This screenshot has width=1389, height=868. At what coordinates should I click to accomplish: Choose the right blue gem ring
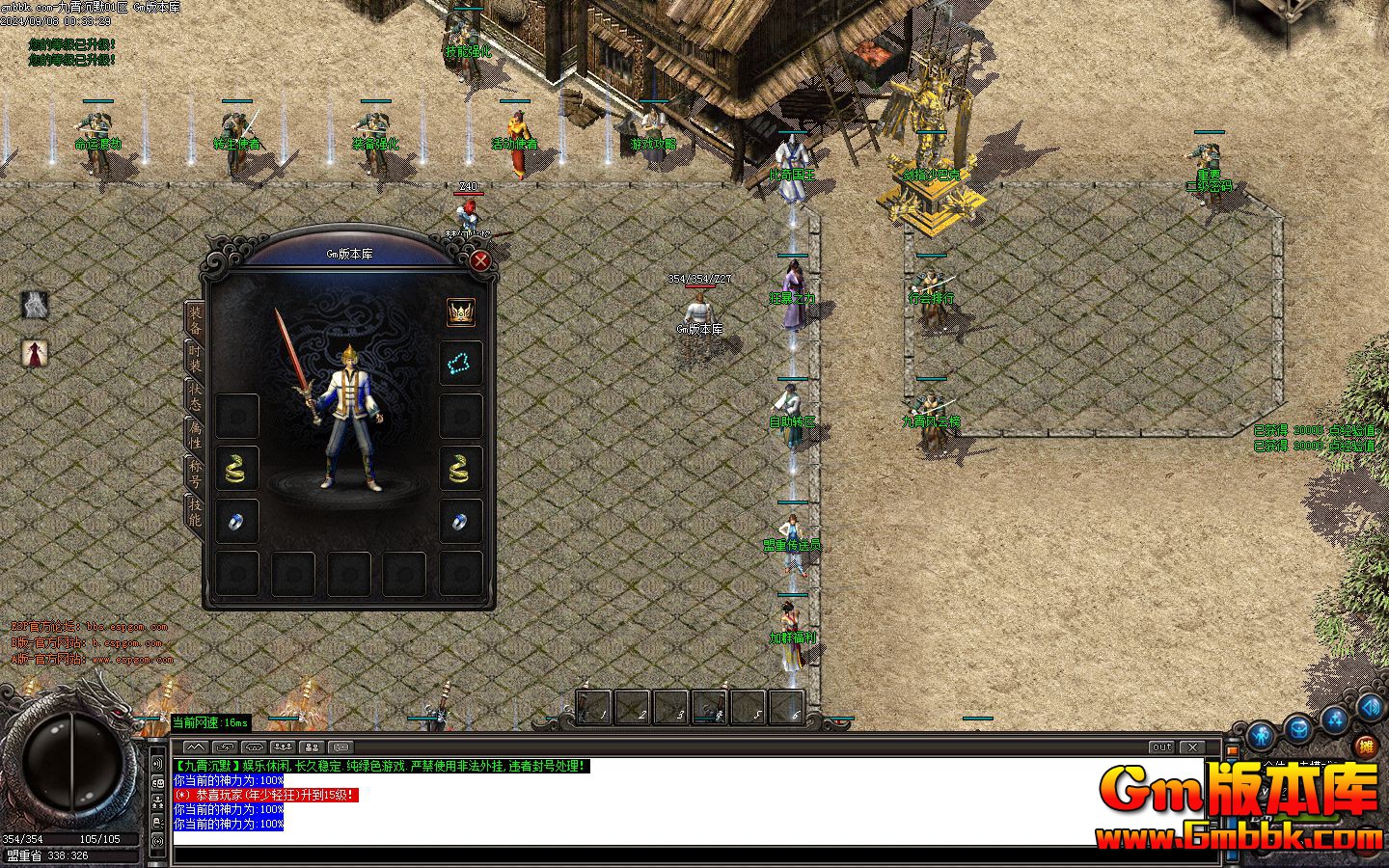pyautogui.click(x=460, y=522)
